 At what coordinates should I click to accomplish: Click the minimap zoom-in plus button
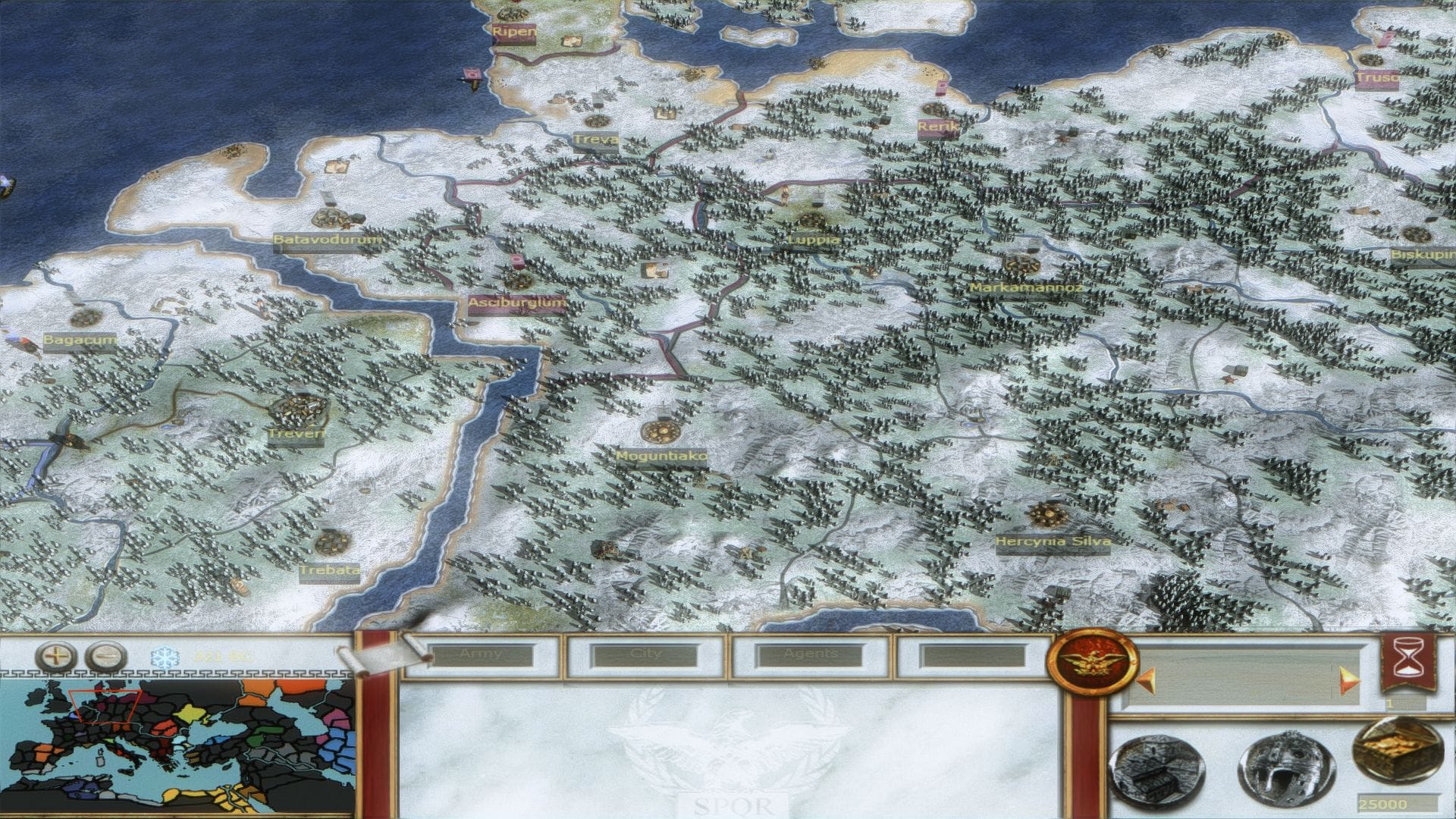(56, 657)
